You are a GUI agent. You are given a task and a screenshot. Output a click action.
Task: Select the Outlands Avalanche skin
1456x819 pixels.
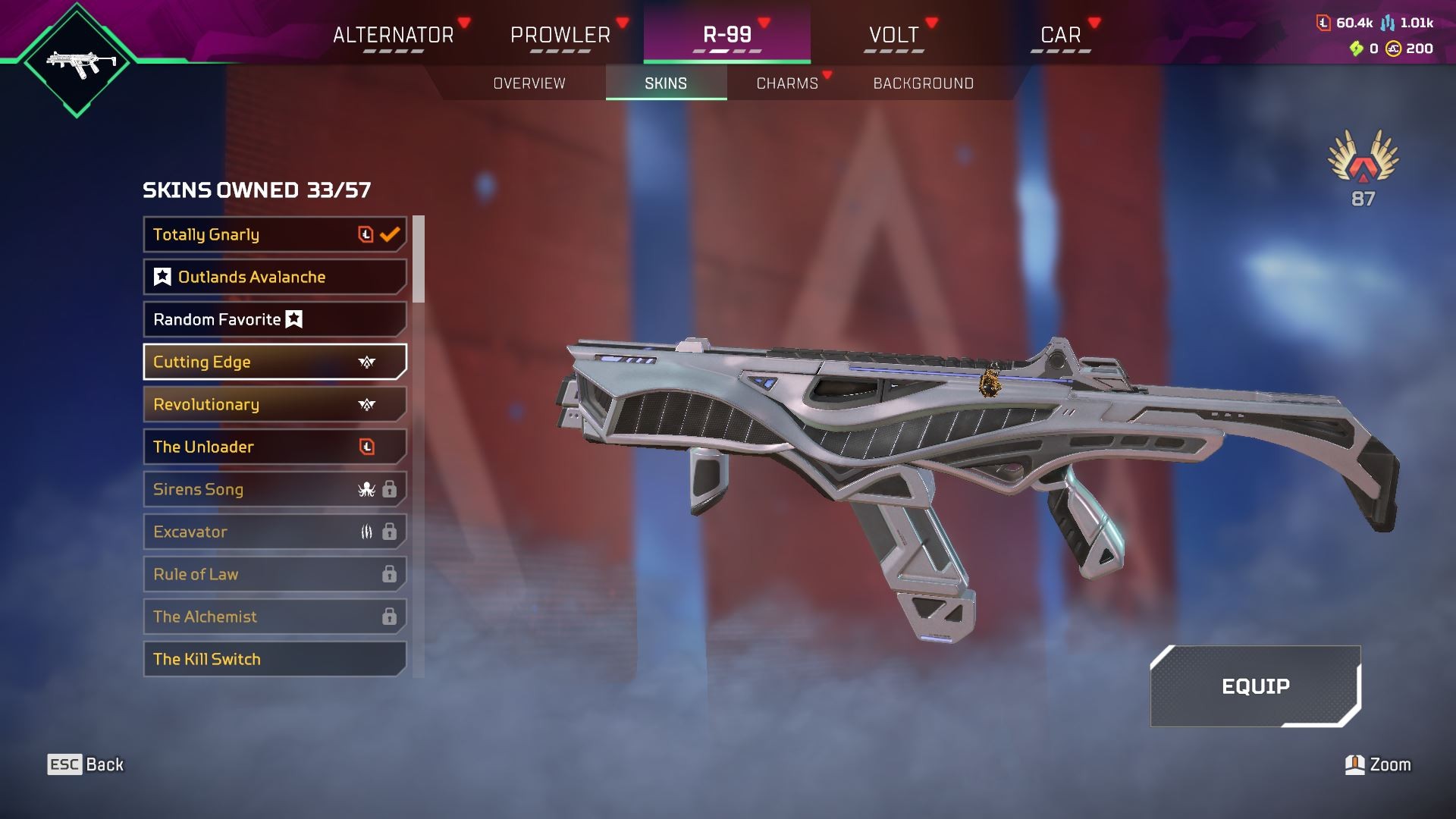(x=275, y=277)
